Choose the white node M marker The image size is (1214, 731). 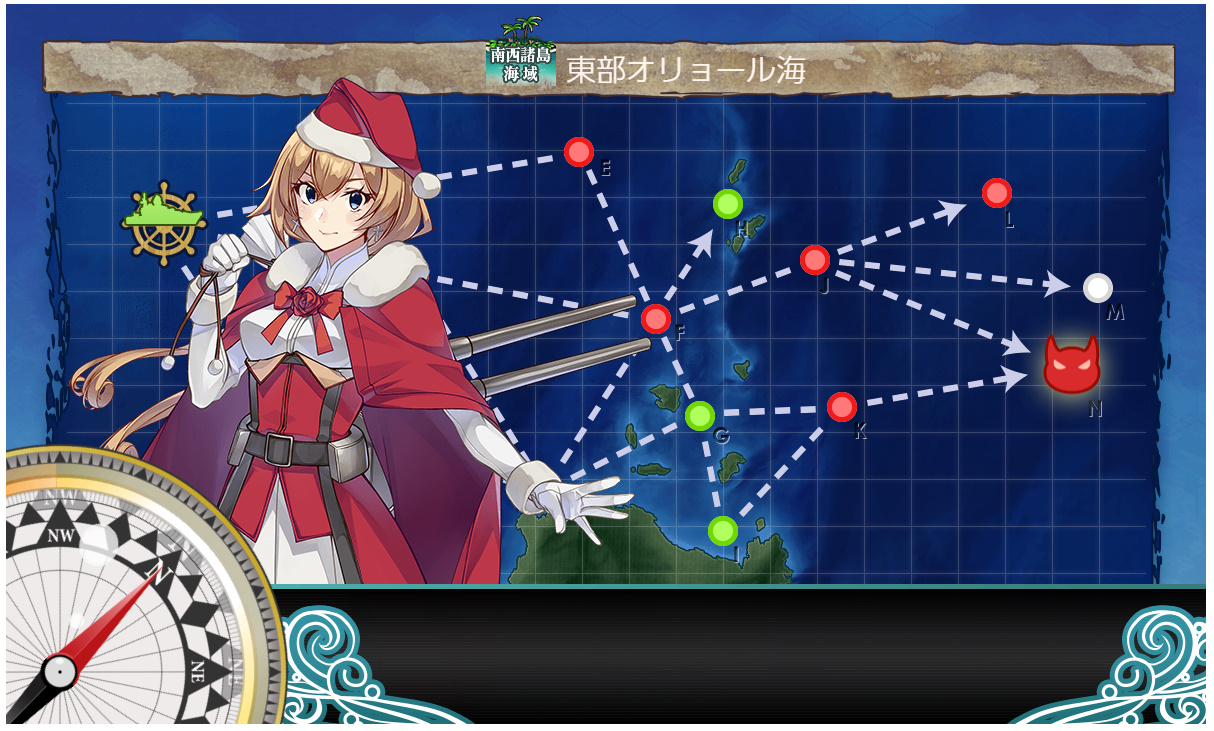click(1097, 288)
